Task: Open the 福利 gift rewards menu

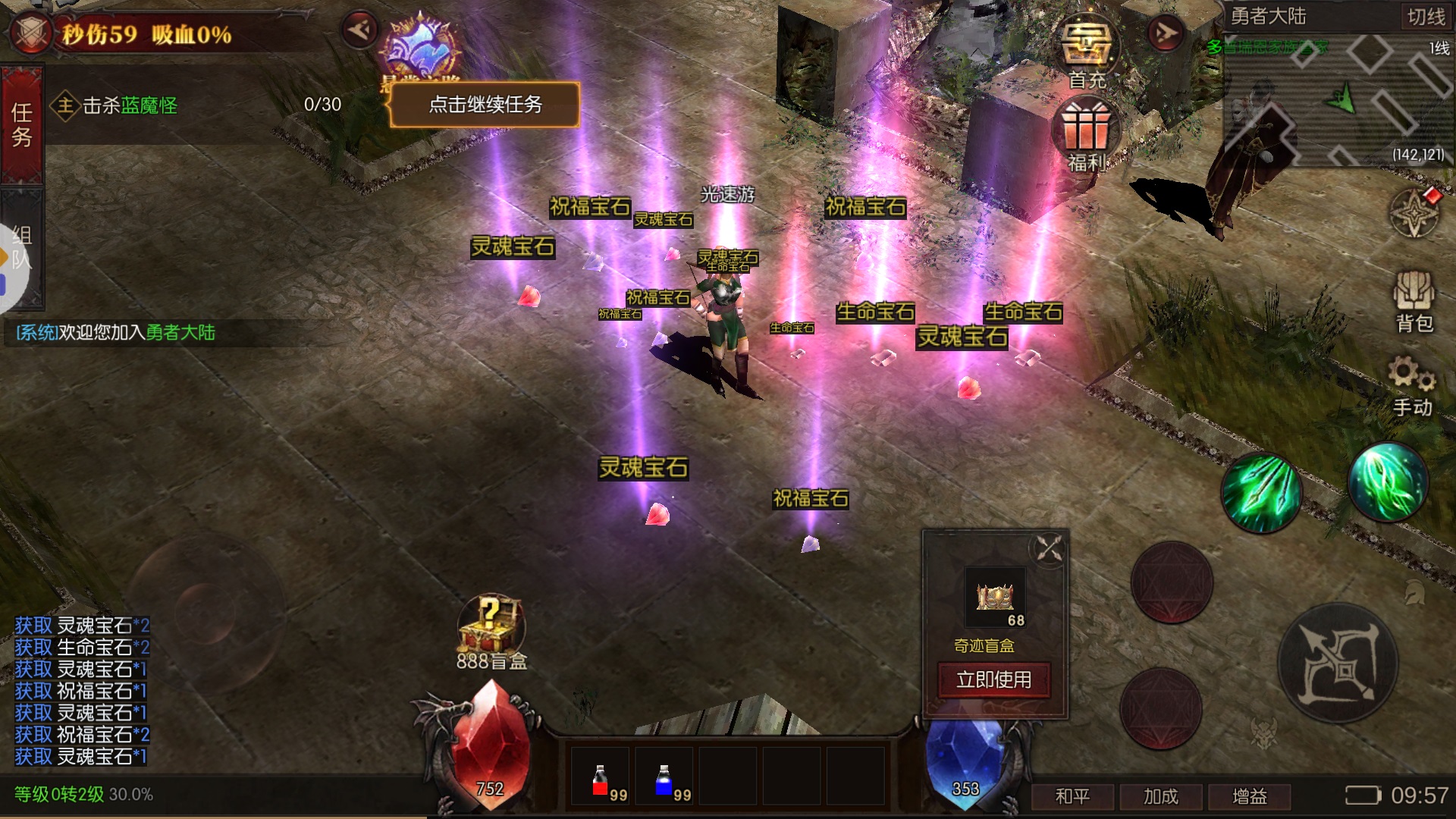Action: (x=1087, y=136)
